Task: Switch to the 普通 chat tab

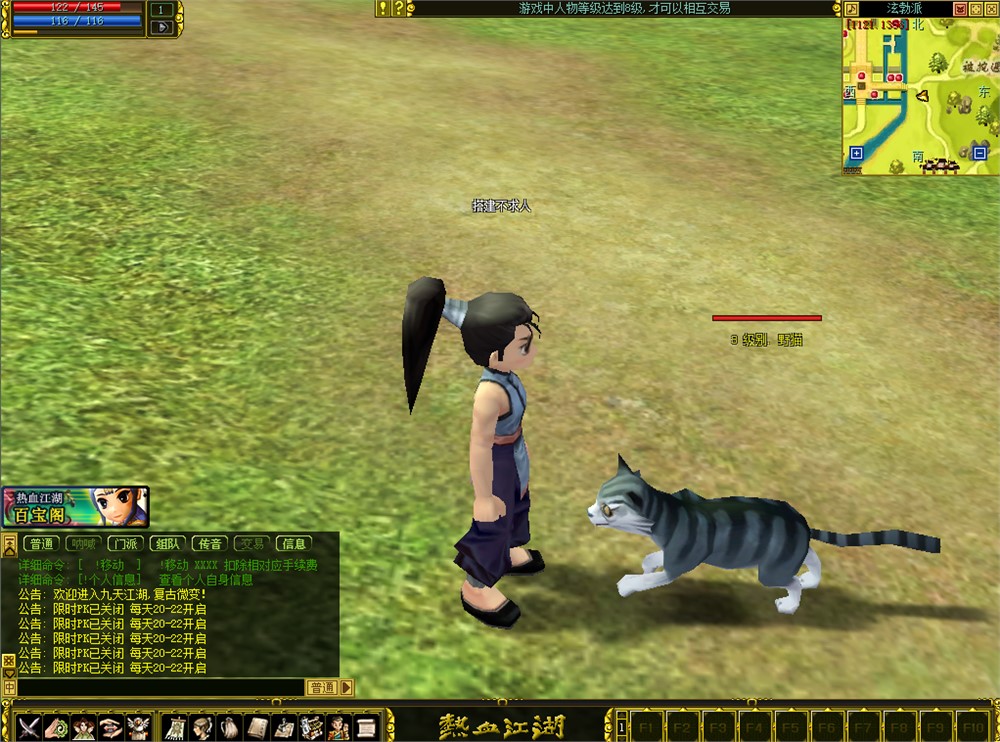Action: [x=41, y=544]
